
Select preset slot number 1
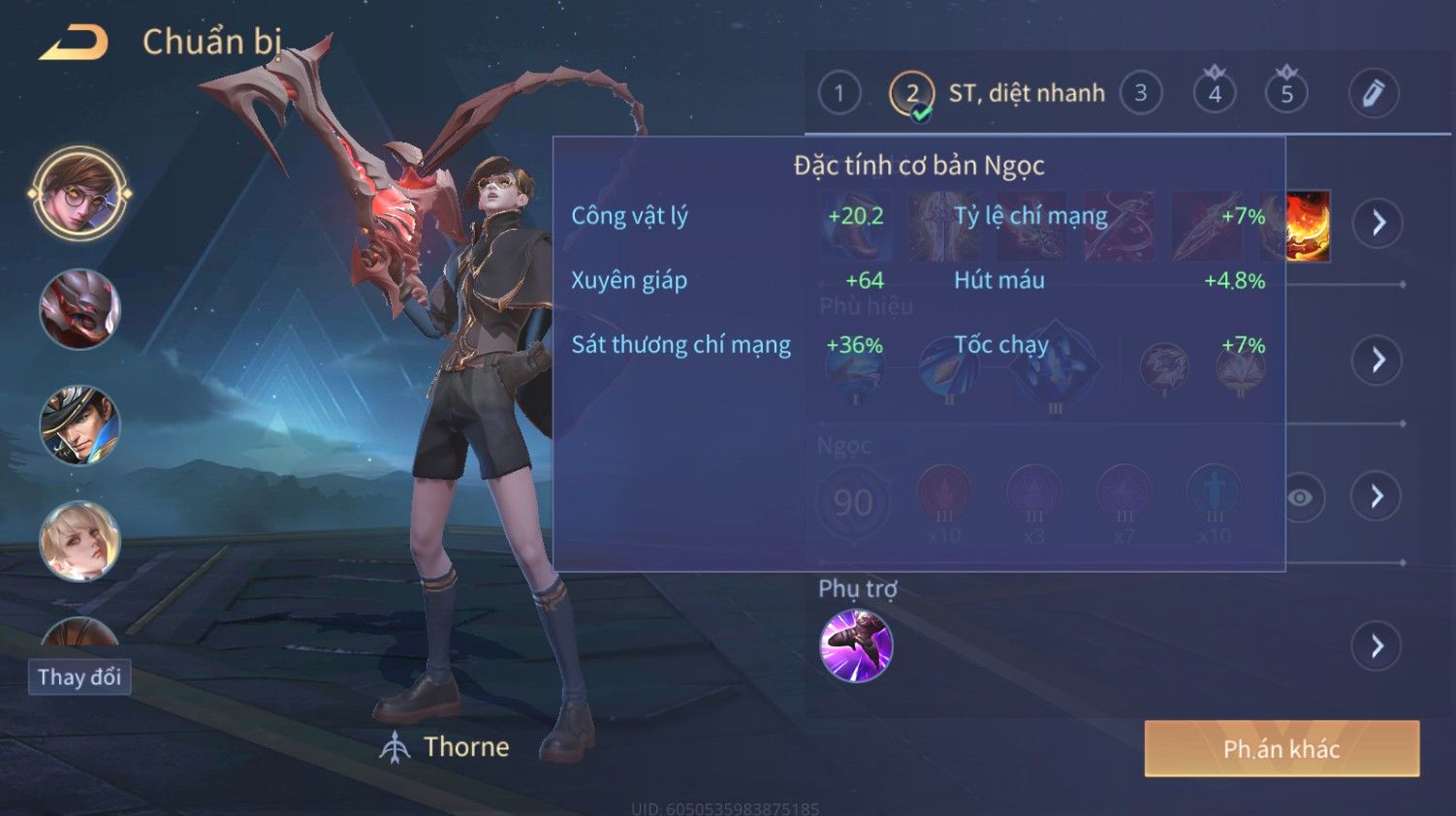839,94
